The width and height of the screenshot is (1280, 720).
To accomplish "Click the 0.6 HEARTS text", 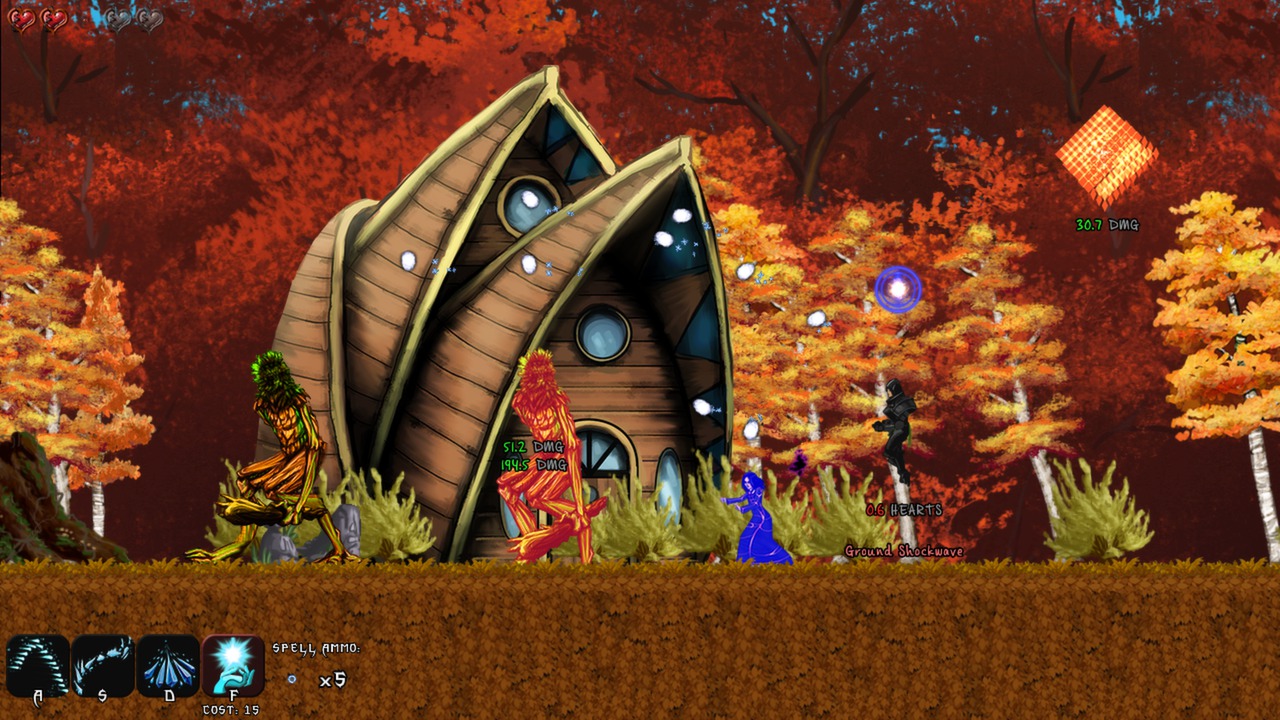I will 903,509.
